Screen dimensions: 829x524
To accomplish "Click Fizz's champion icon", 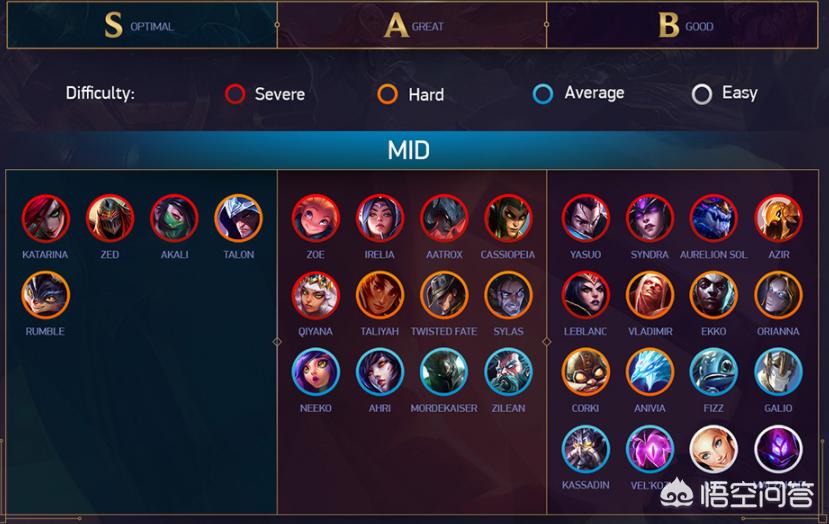I will 713,372.
